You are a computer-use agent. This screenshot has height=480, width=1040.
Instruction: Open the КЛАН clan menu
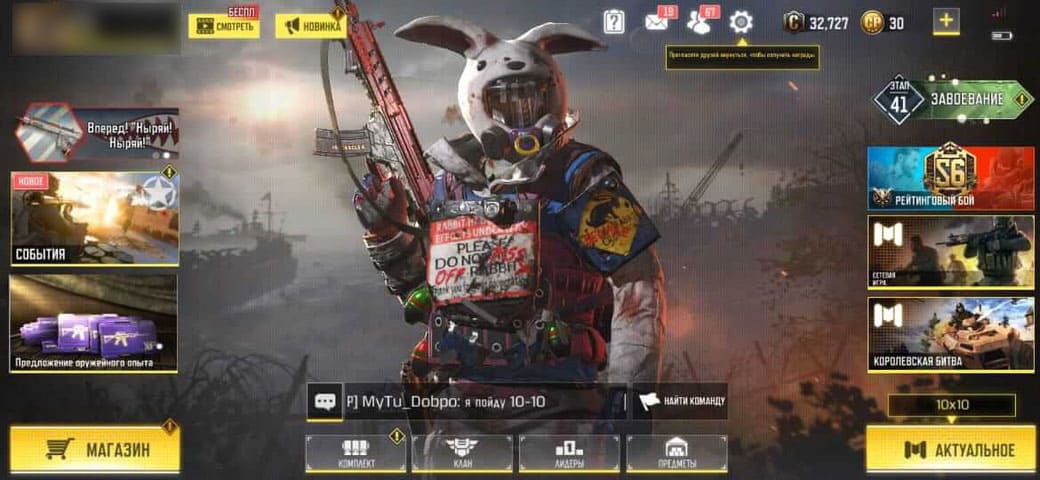461,453
